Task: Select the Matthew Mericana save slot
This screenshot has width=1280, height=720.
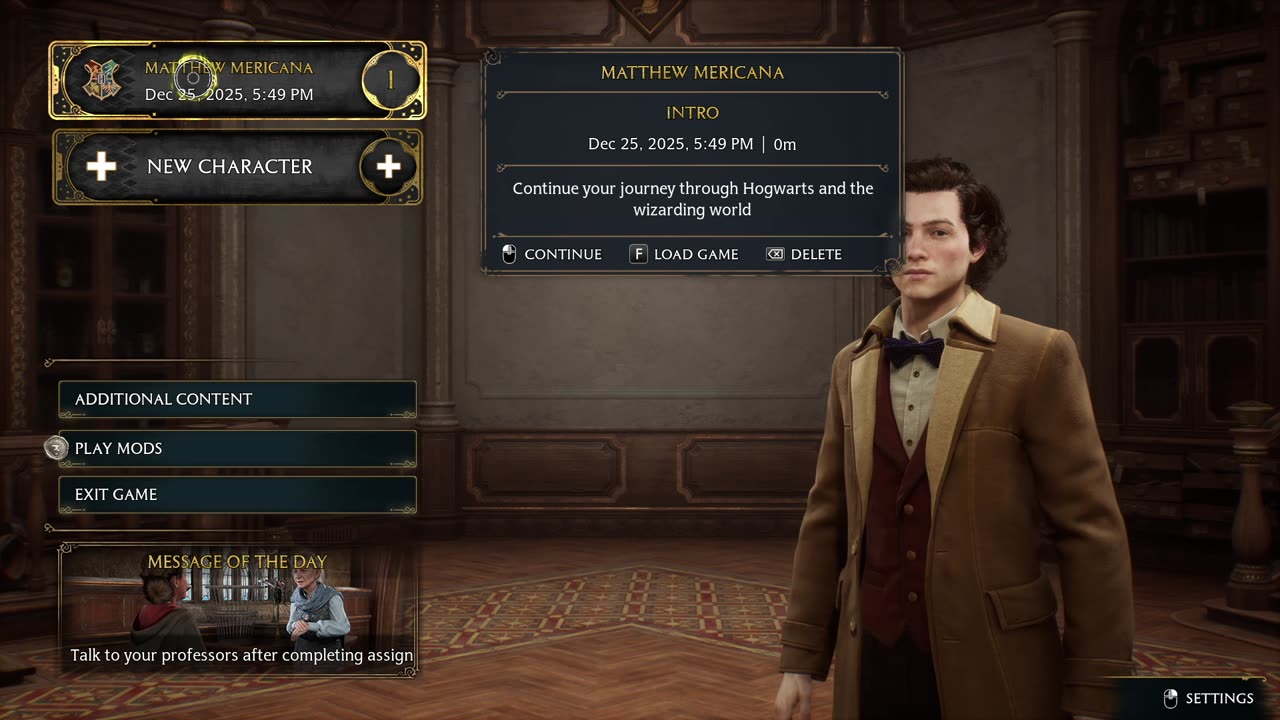Action: pos(238,81)
